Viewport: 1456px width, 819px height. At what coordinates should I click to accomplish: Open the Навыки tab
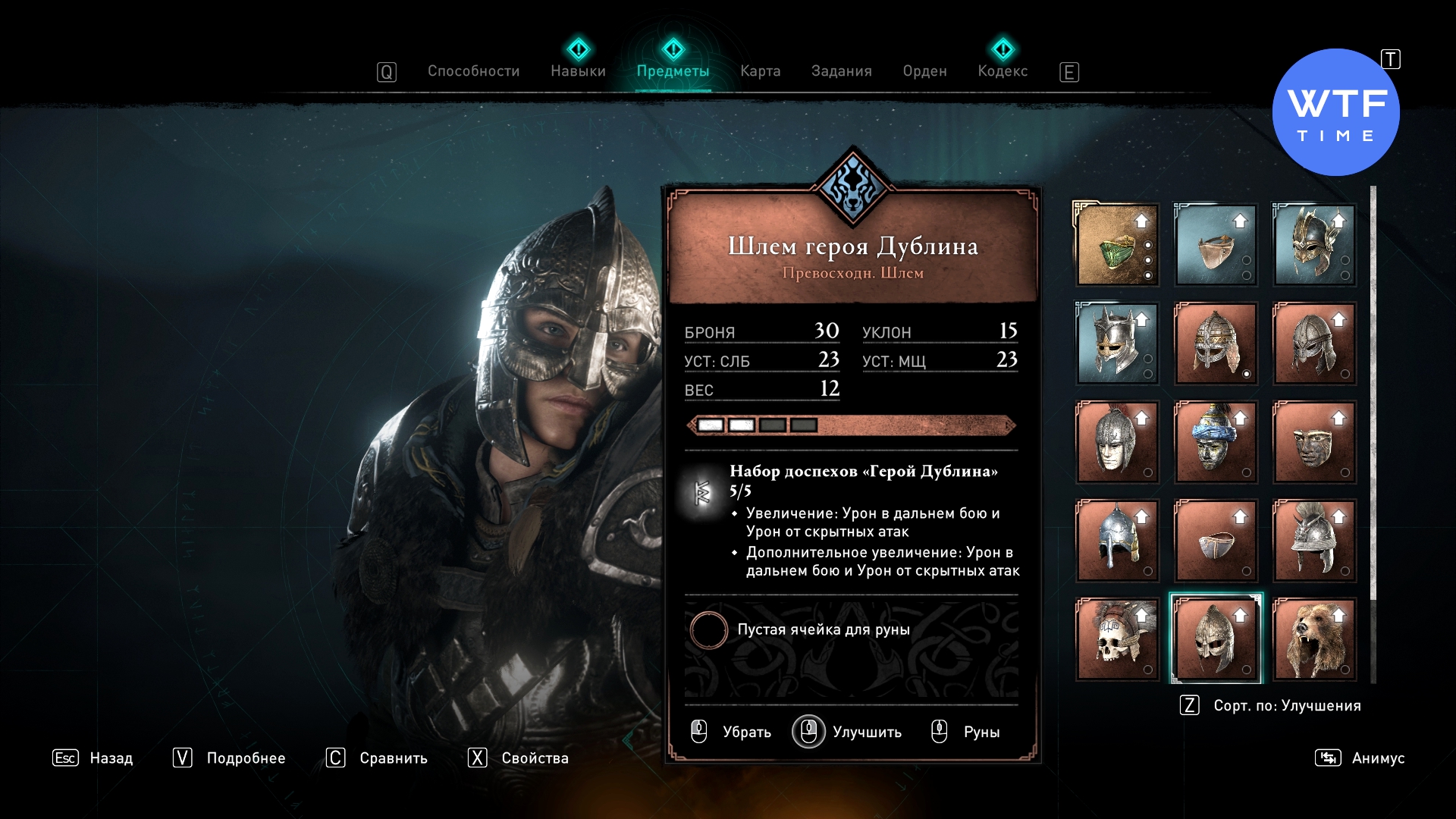[578, 71]
